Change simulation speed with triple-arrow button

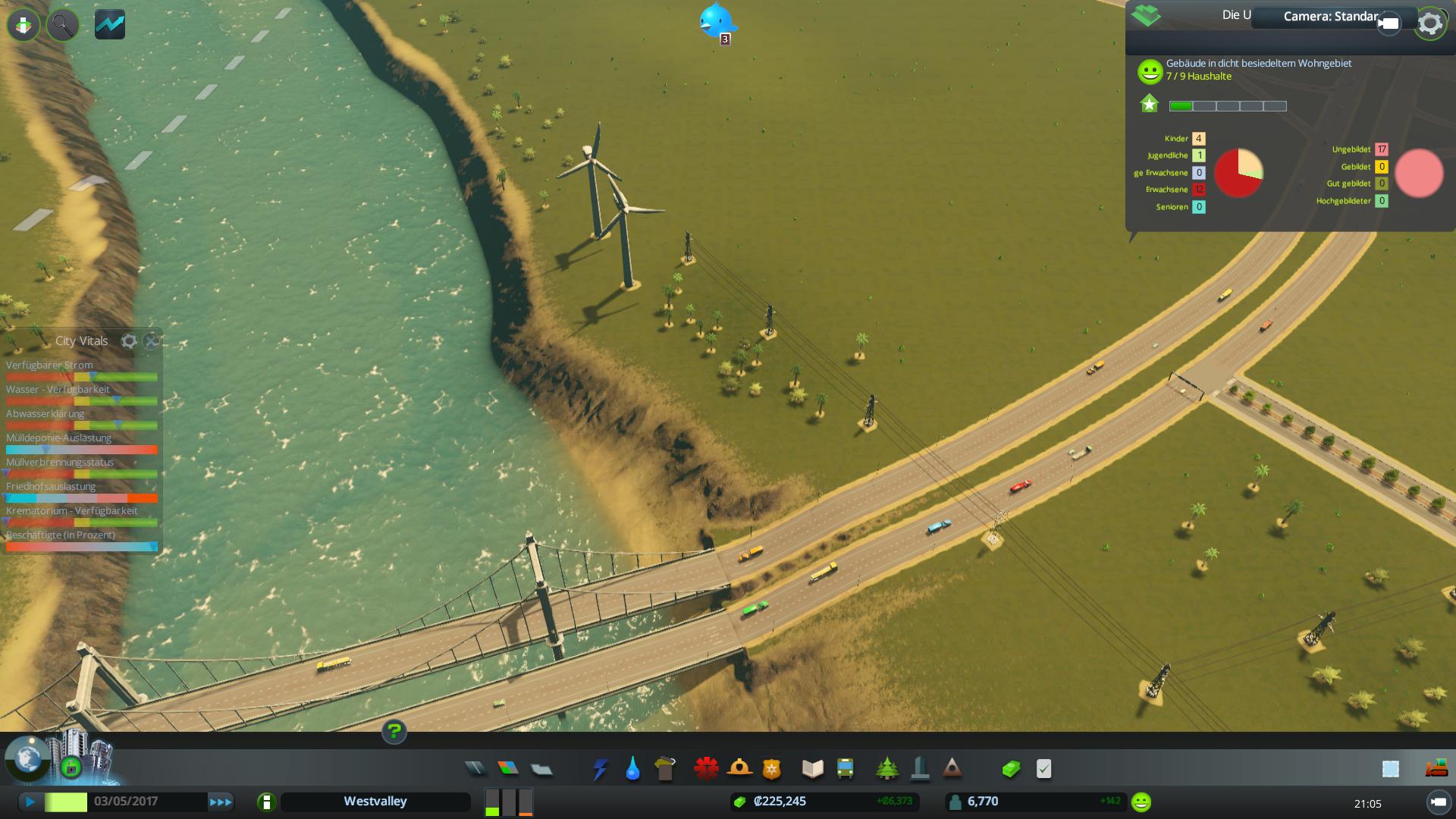click(221, 802)
